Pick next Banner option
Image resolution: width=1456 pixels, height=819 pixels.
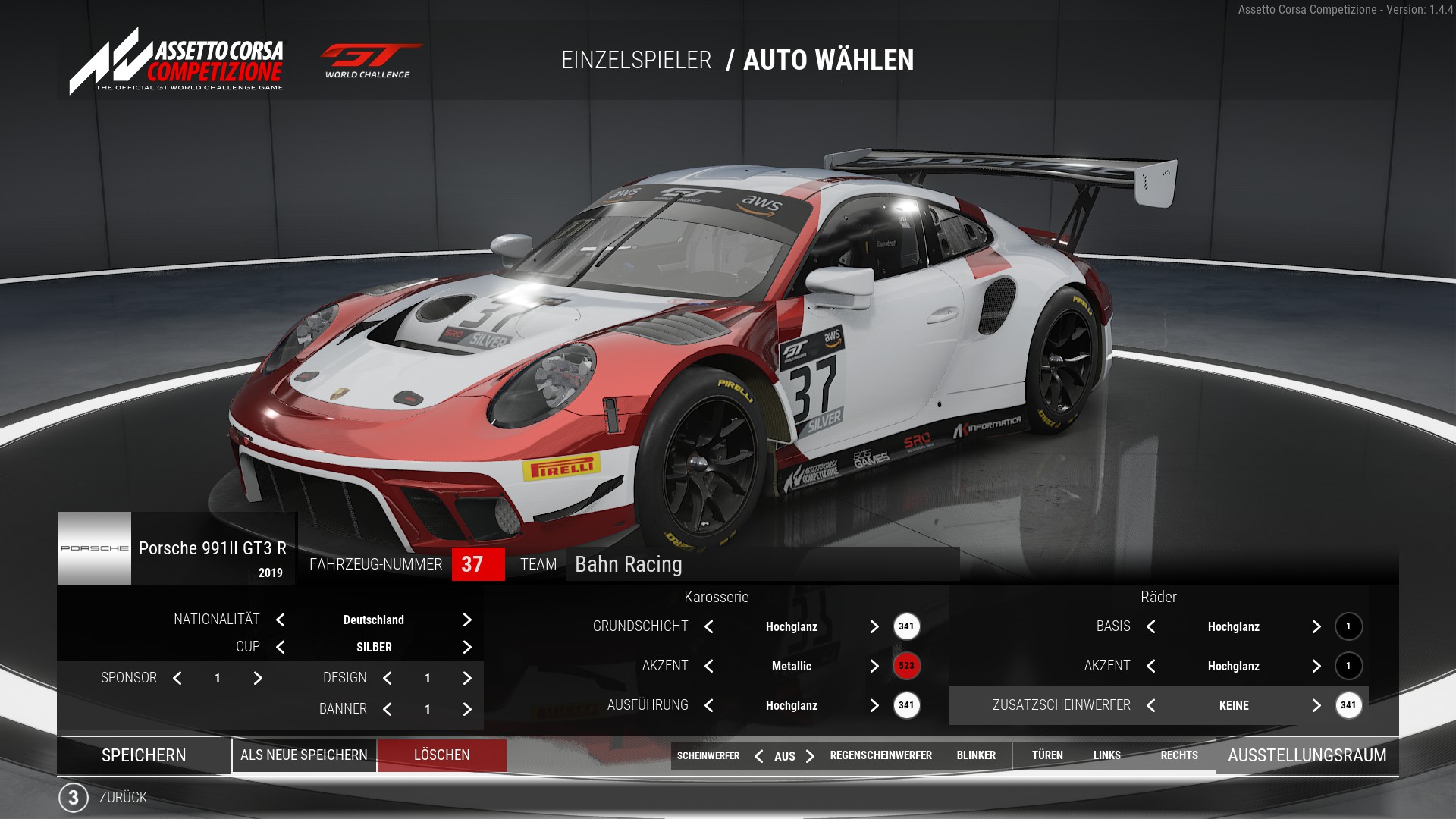click(467, 709)
